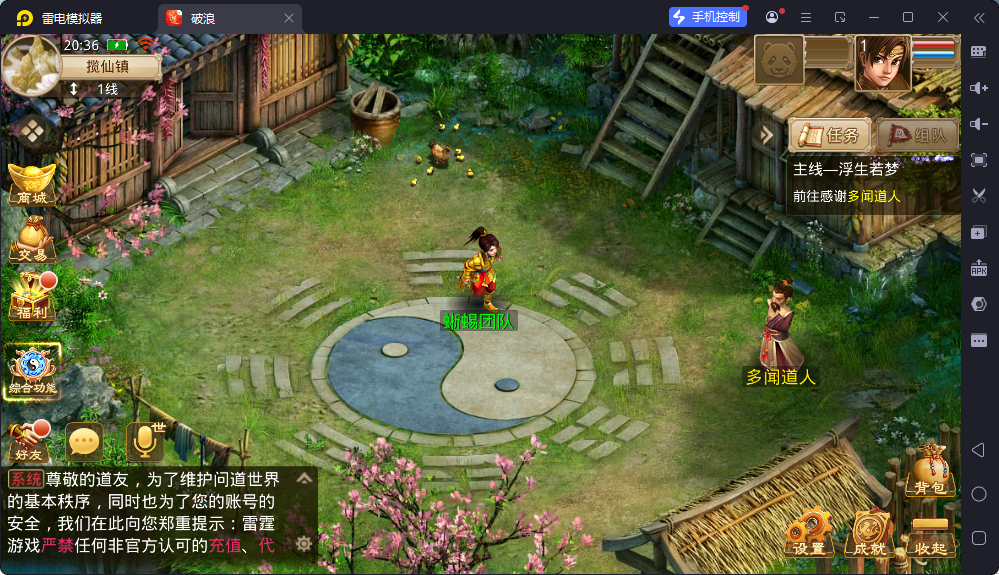Open the chat speech bubble button
The height and width of the screenshot is (575, 999).
click(x=84, y=441)
